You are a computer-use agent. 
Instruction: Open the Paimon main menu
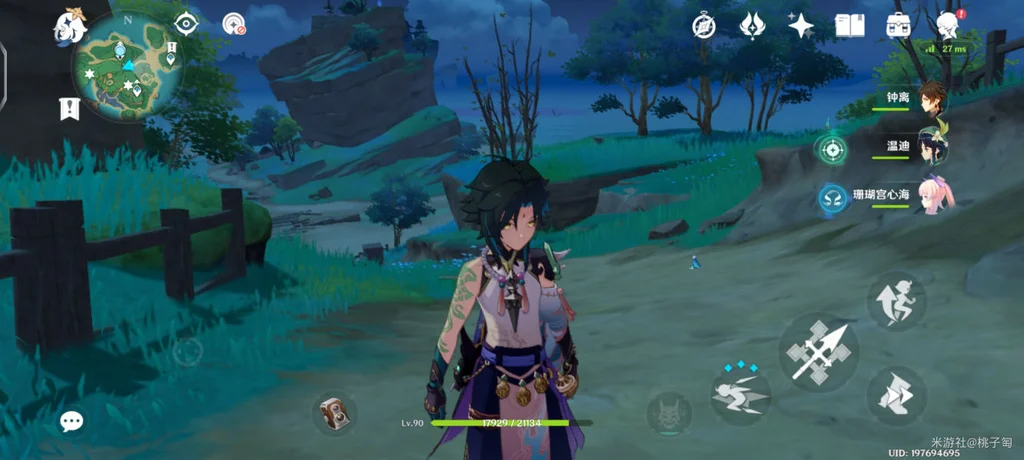[x=70, y=27]
